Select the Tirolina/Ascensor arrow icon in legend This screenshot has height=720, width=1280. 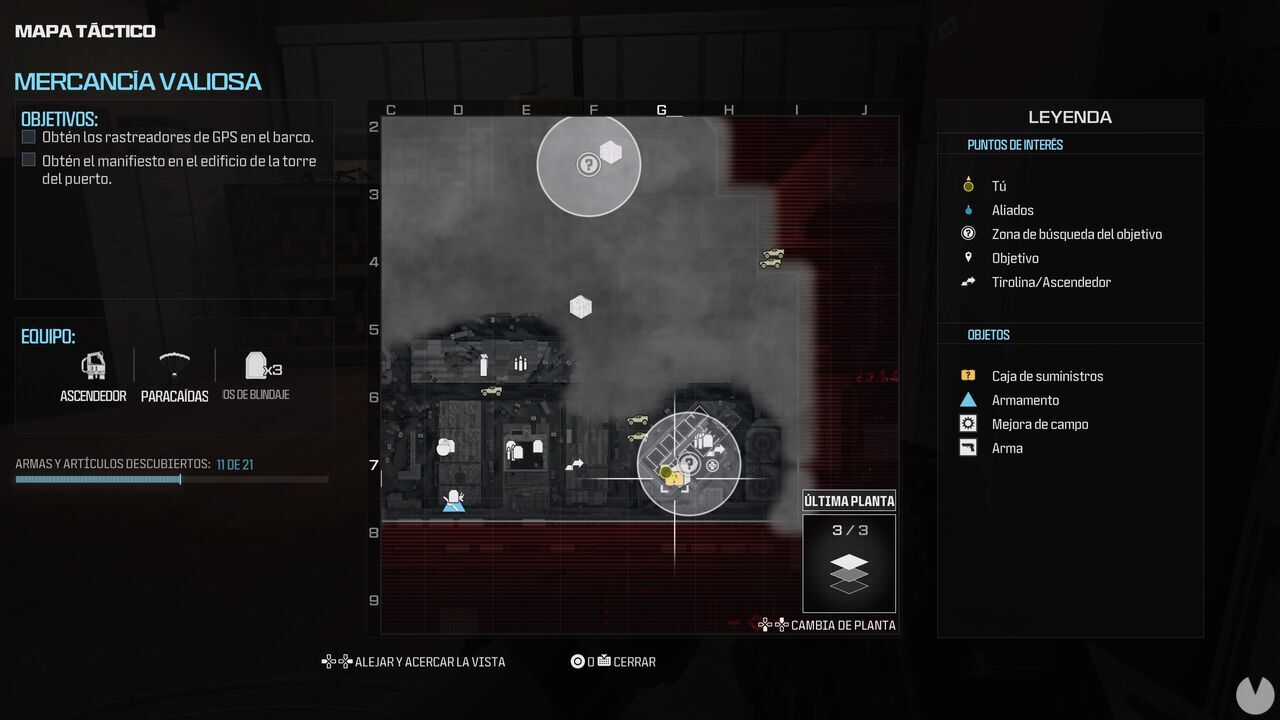(967, 282)
